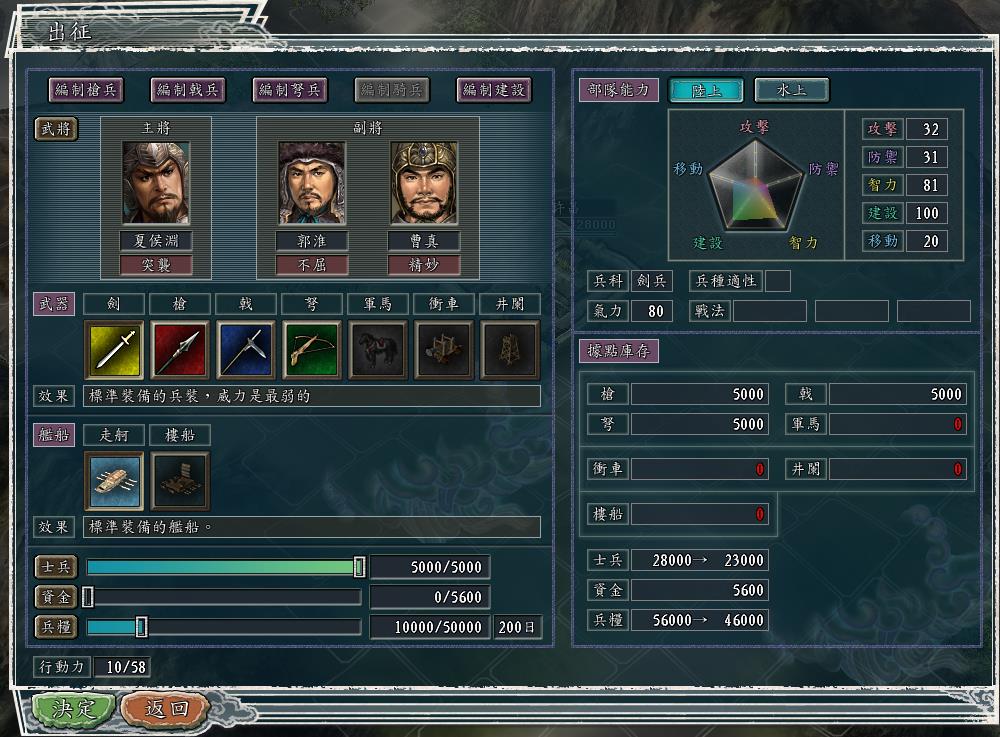Select the 走舸 ship icon
Image resolution: width=1000 pixels, height=737 pixels.
[x=114, y=481]
